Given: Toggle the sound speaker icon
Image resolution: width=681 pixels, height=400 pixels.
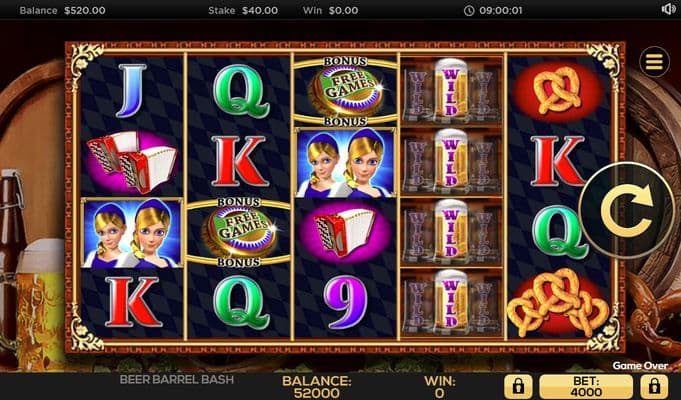Looking at the screenshot, I should tap(669, 9).
